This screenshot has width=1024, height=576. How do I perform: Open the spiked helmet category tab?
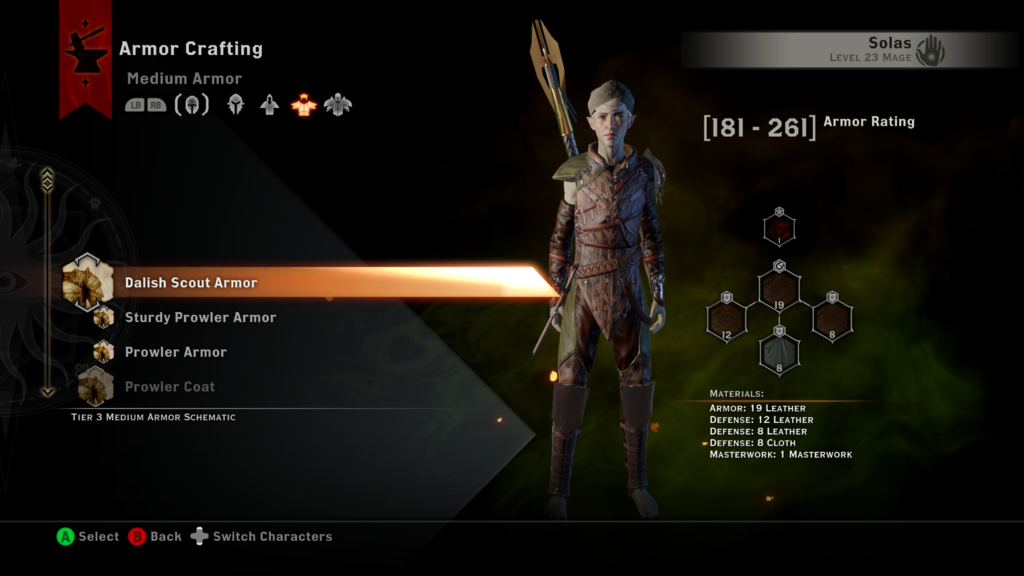tap(236, 104)
